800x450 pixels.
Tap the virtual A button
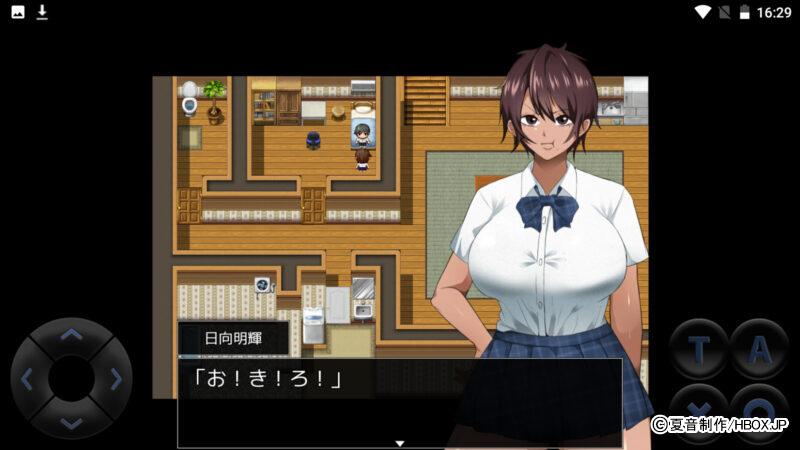(x=759, y=349)
